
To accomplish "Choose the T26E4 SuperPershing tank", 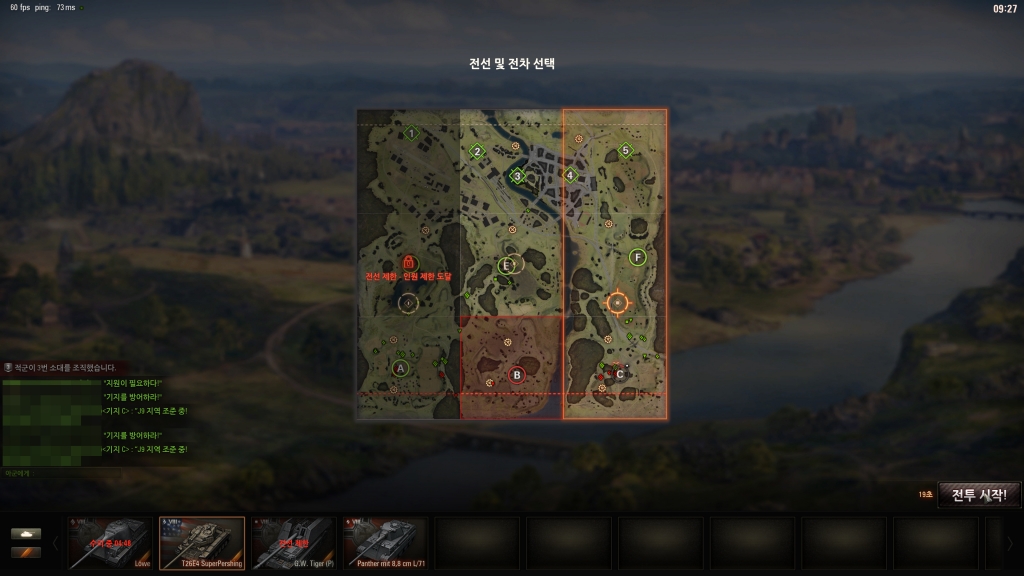I will (x=202, y=542).
